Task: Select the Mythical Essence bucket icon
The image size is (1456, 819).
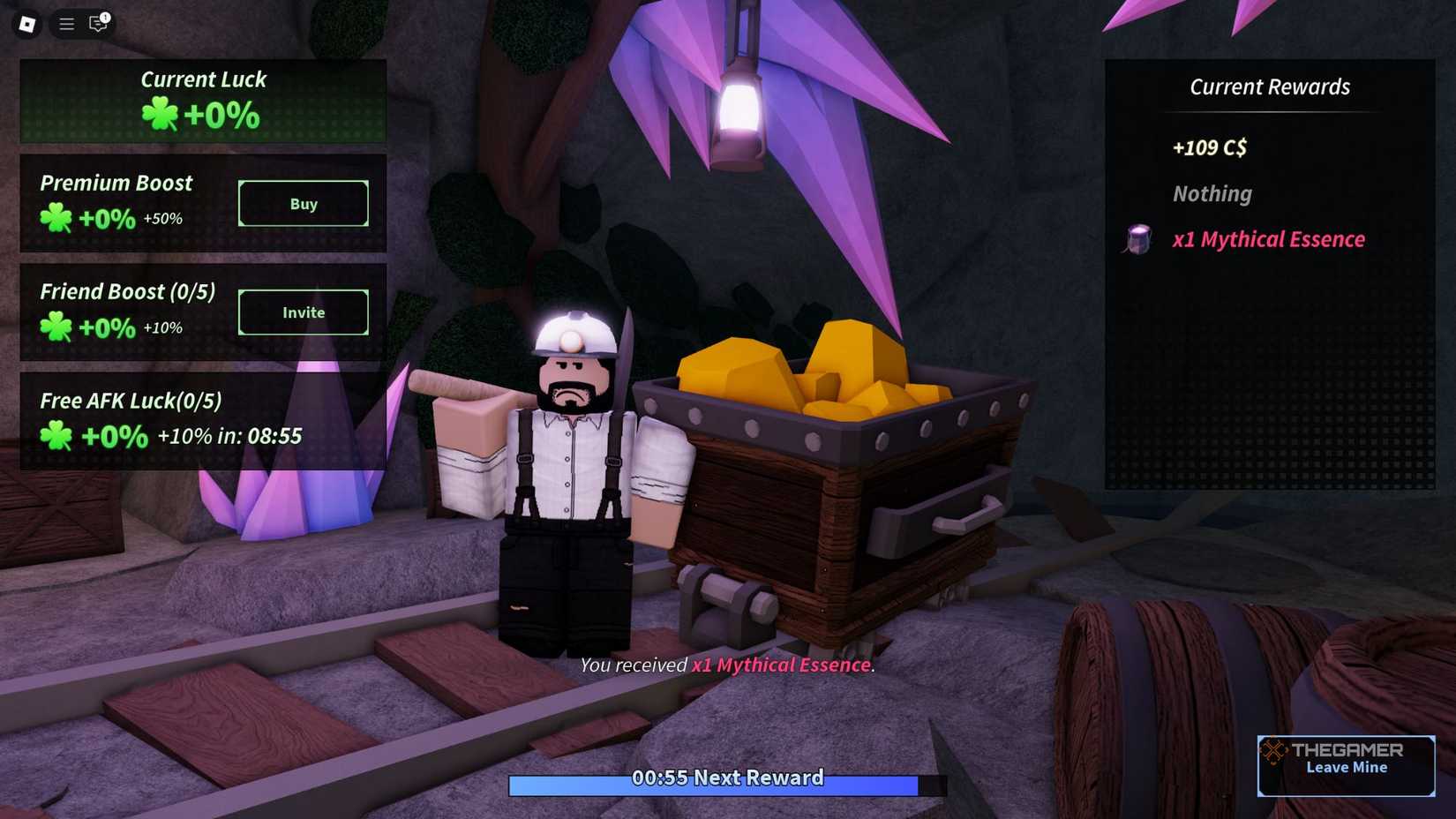Action: (1138, 239)
